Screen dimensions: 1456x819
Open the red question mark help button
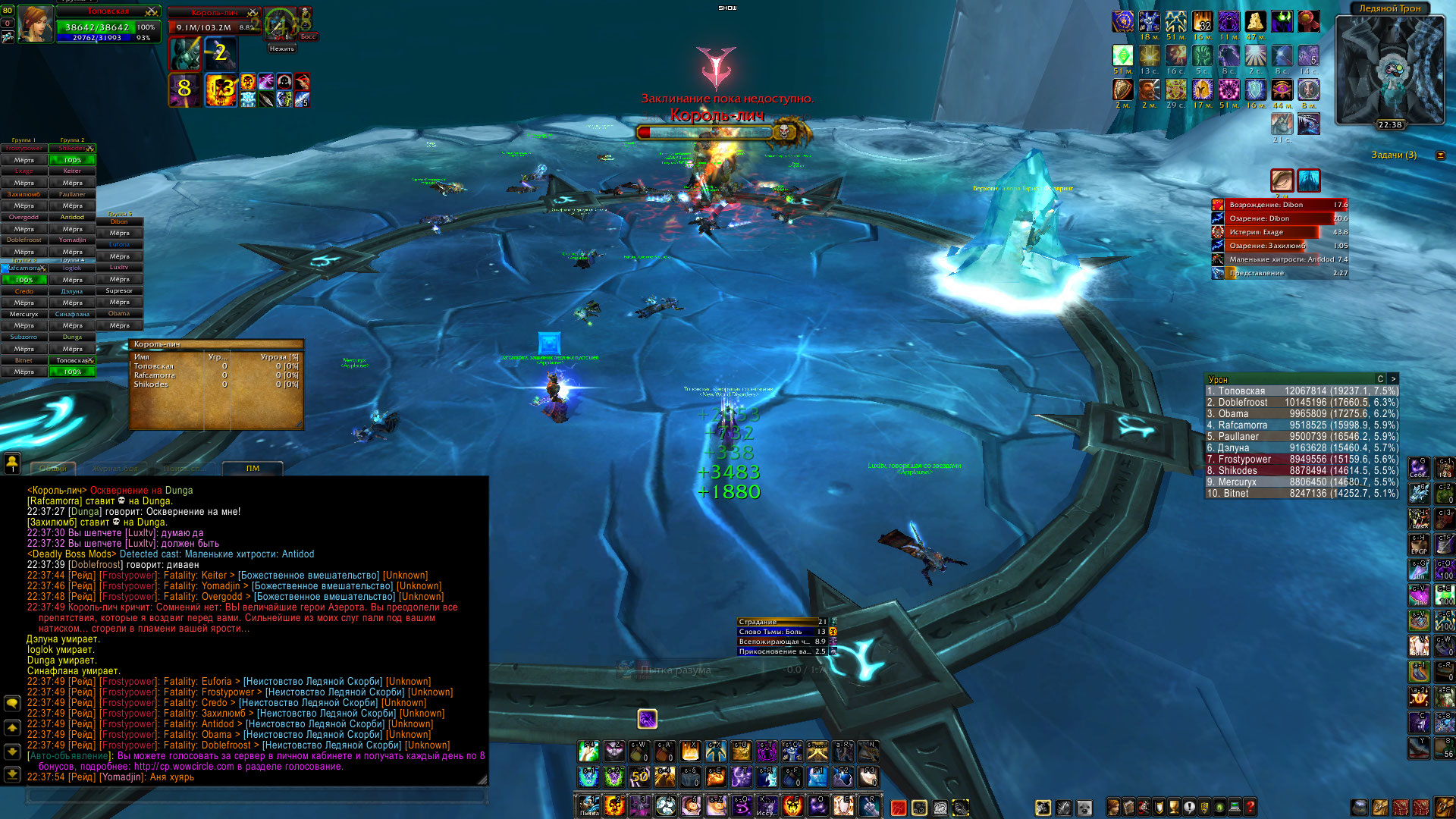[1250, 807]
